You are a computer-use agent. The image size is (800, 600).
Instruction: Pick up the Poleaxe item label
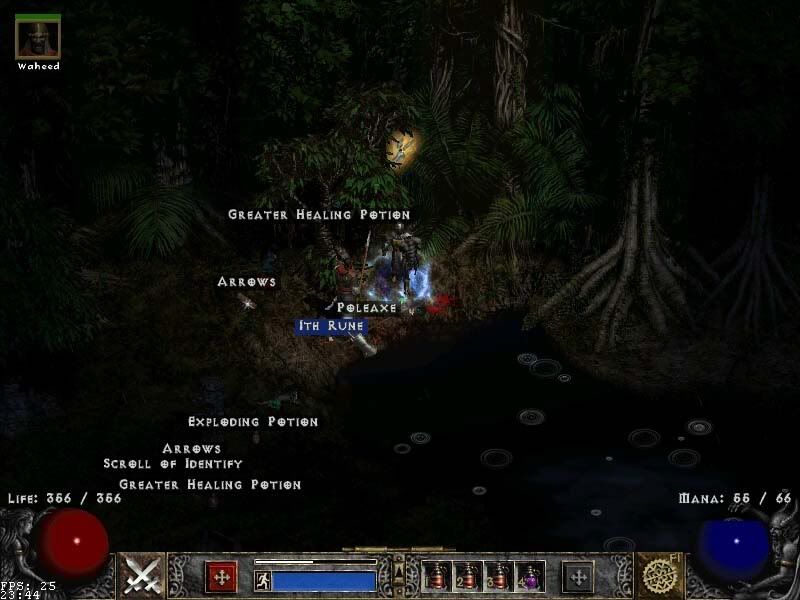[367, 308]
